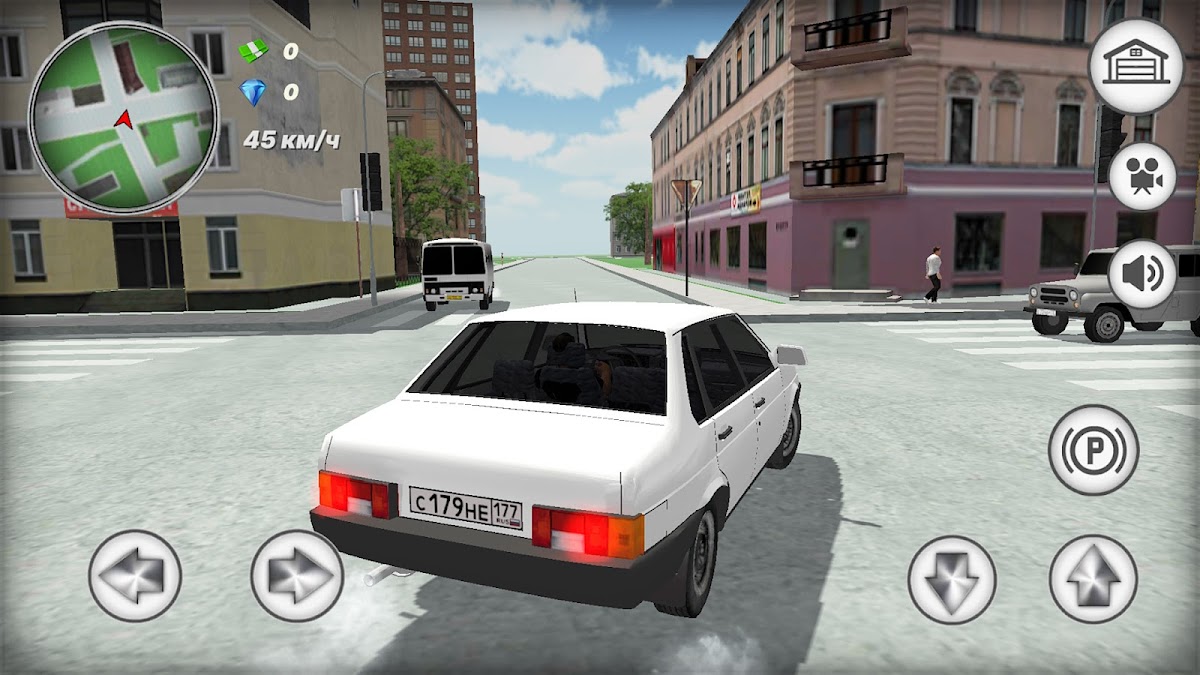Screen dimensions: 1200x675
Task: Toggle sound with the speaker button
Action: coord(1142,273)
